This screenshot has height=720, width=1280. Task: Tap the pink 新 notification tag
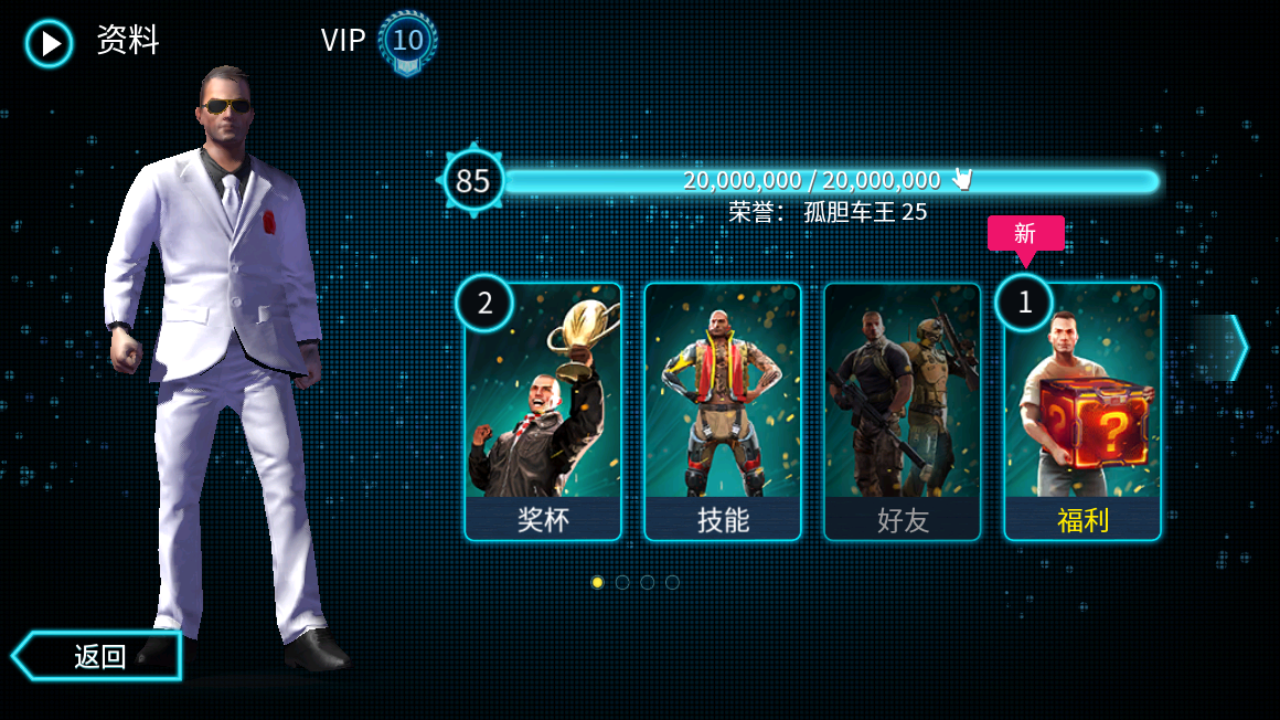pos(1024,232)
